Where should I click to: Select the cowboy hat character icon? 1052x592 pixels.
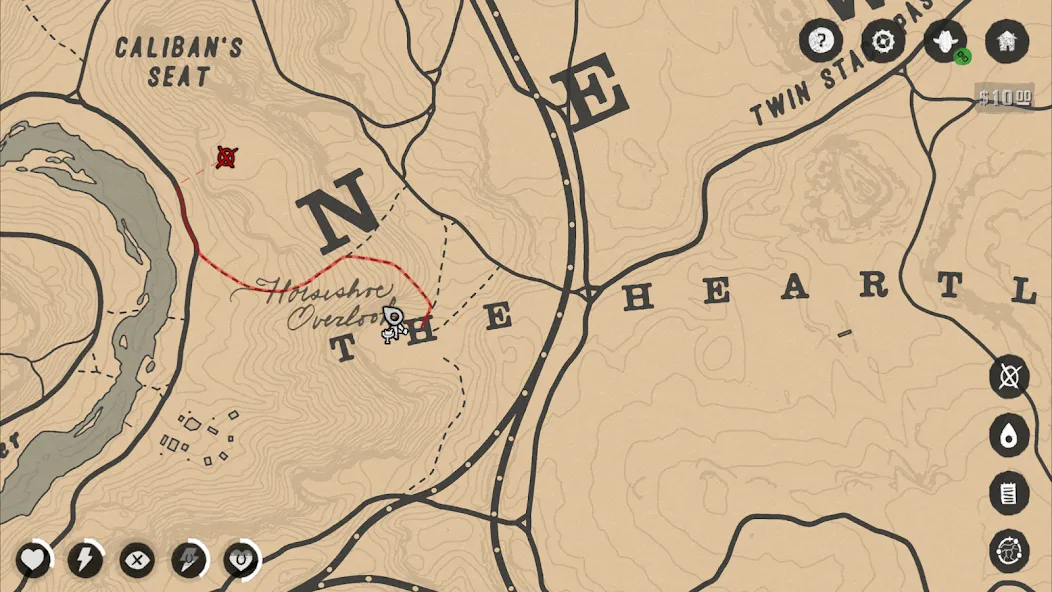[x=945, y=41]
